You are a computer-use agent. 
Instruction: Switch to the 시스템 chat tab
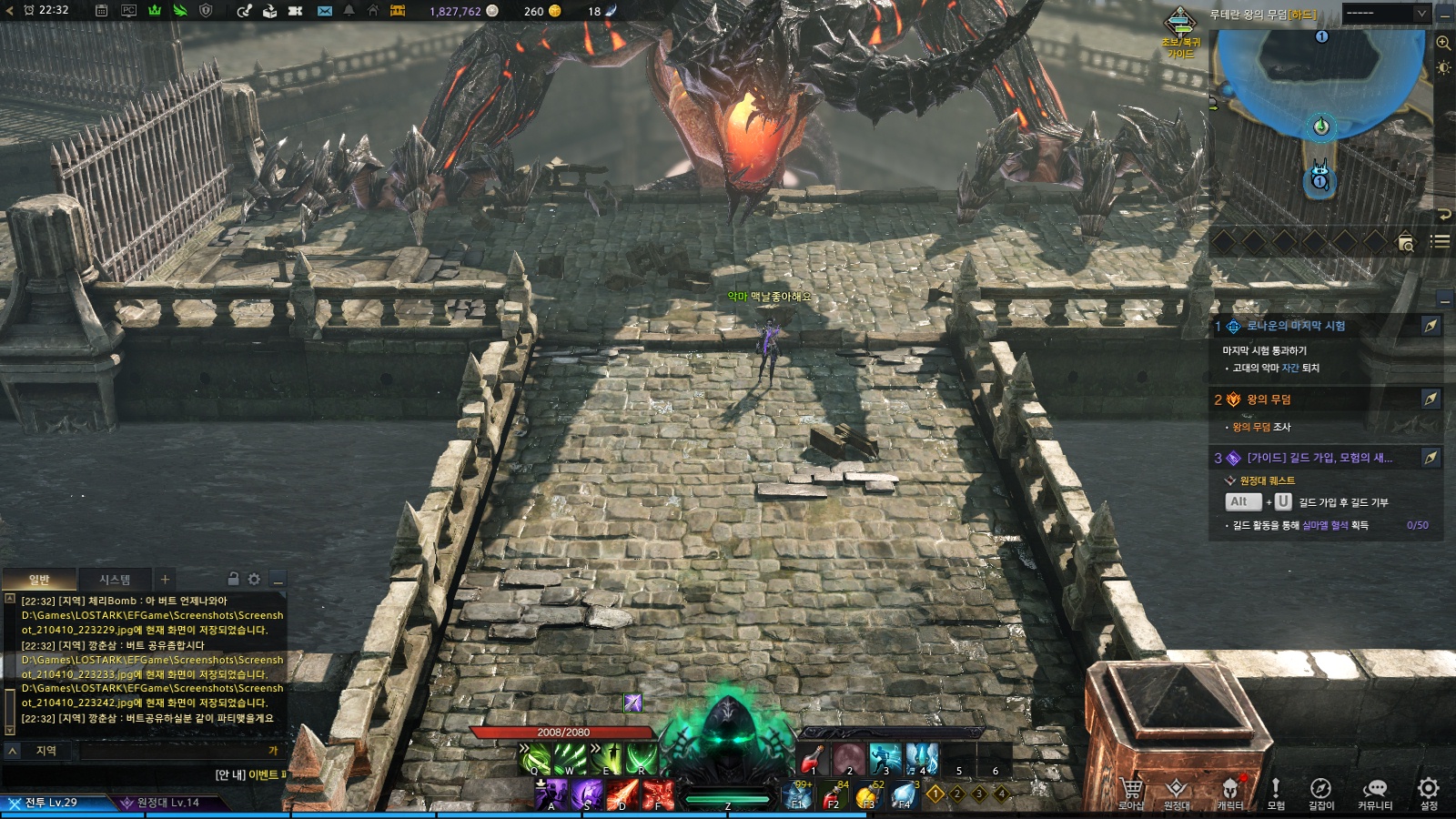pos(115,580)
